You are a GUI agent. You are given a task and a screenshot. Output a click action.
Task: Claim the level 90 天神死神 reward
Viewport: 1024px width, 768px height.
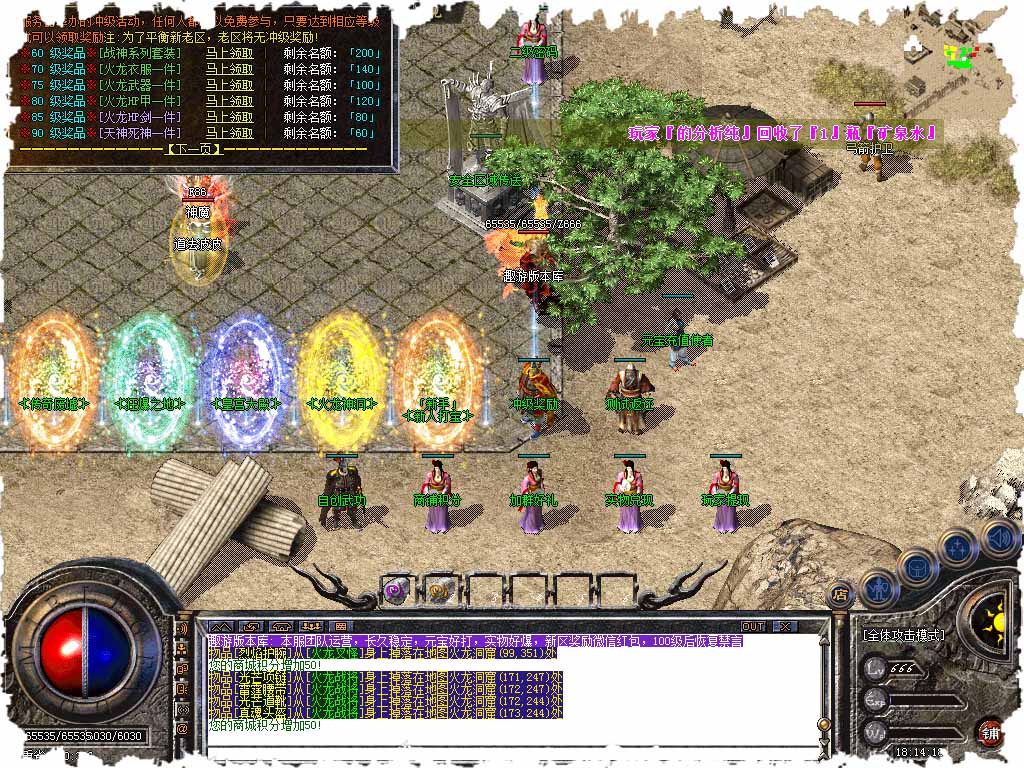(229, 133)
